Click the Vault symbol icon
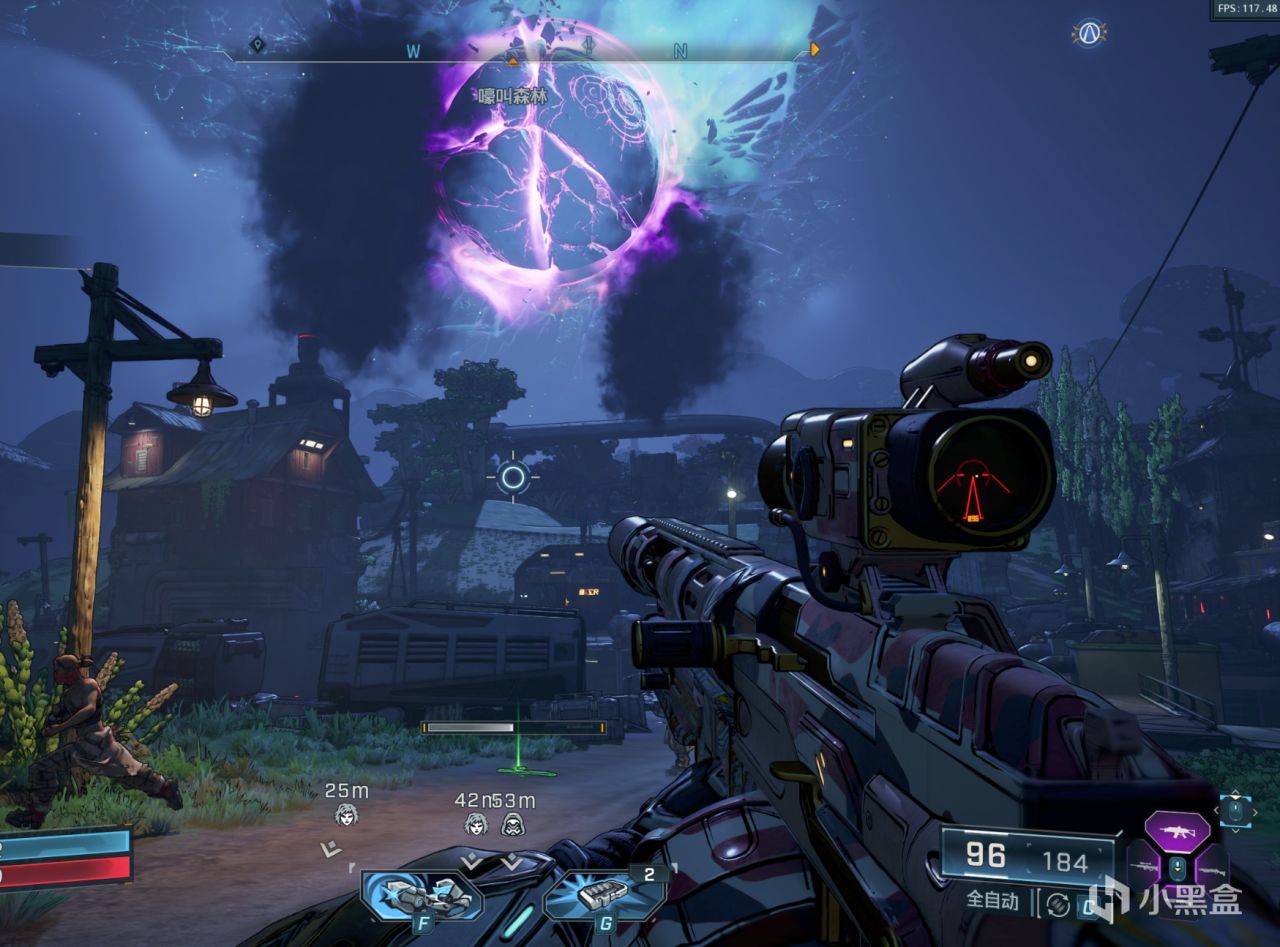The width and height of the screenshot is (1280, 947). [1089, 33]
